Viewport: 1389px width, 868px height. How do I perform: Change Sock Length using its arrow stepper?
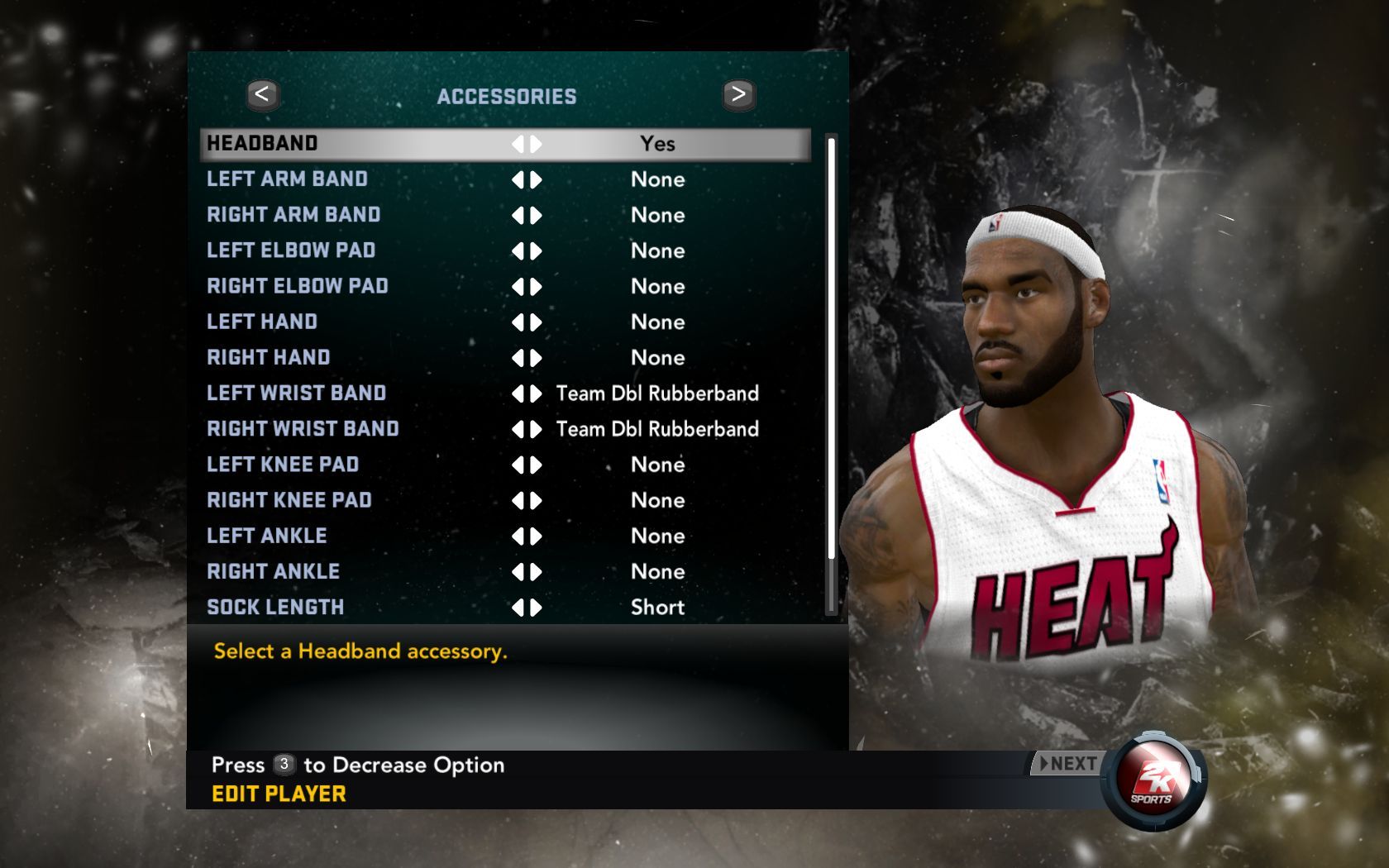coord(527,608)
